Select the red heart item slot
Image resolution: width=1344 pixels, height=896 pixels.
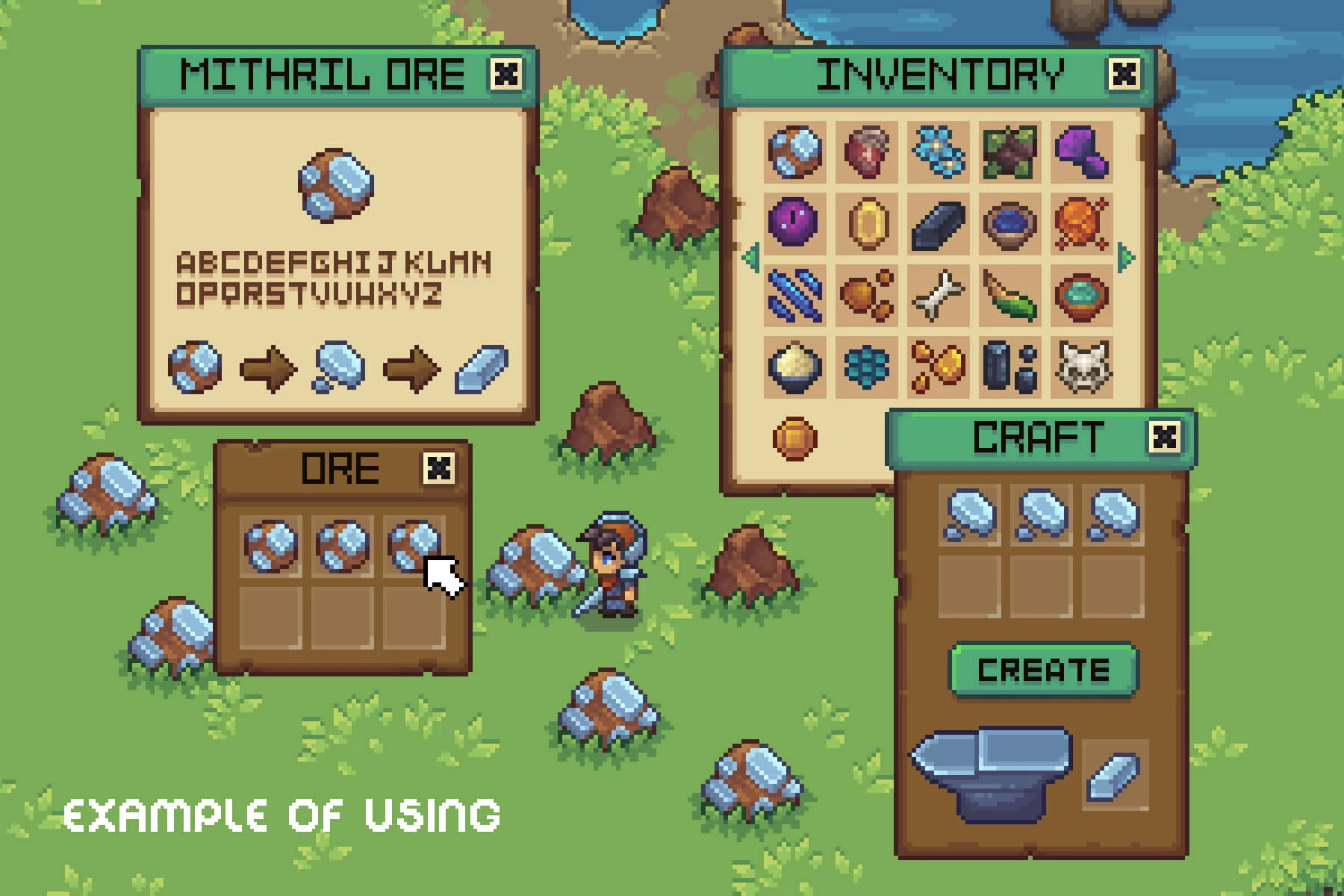click(x=867, y=152)
